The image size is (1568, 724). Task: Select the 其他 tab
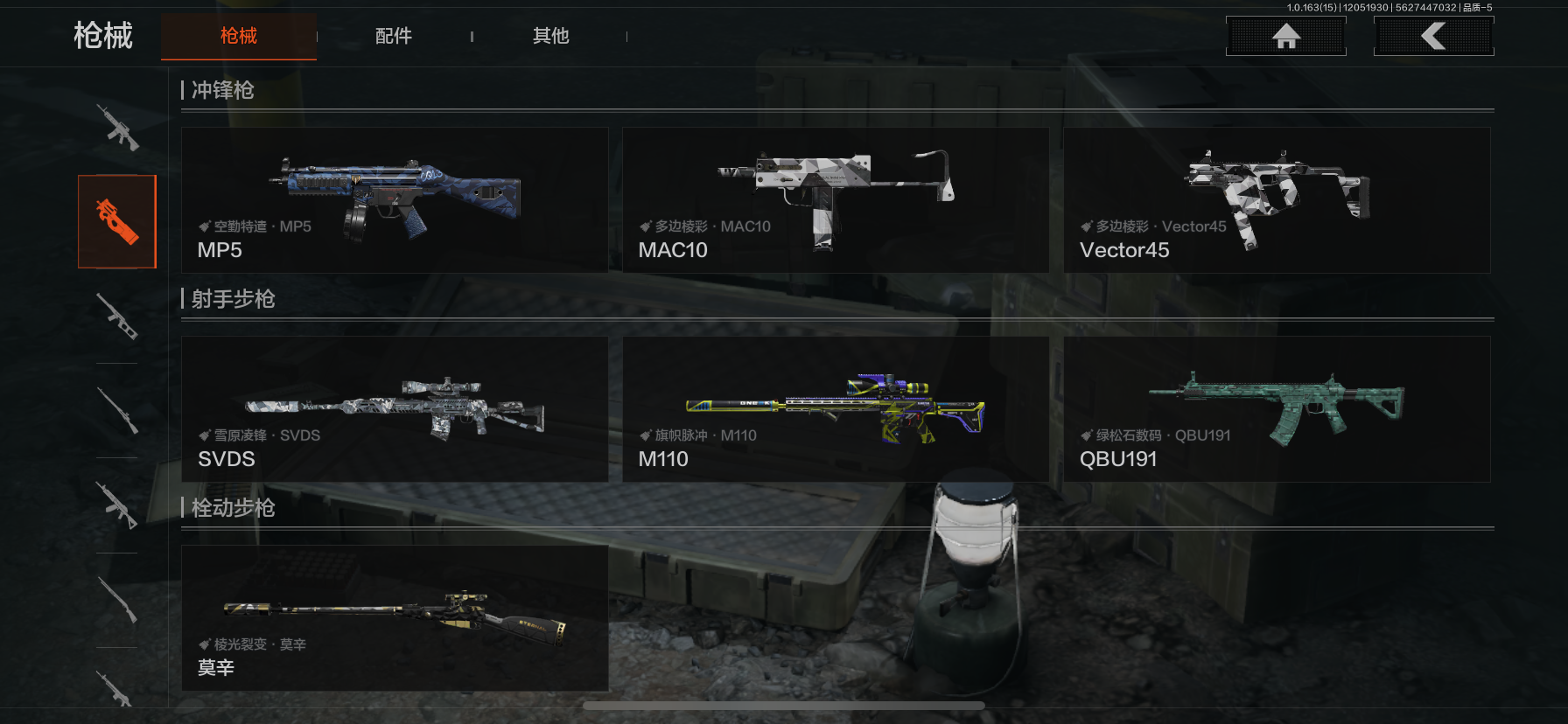551,36
